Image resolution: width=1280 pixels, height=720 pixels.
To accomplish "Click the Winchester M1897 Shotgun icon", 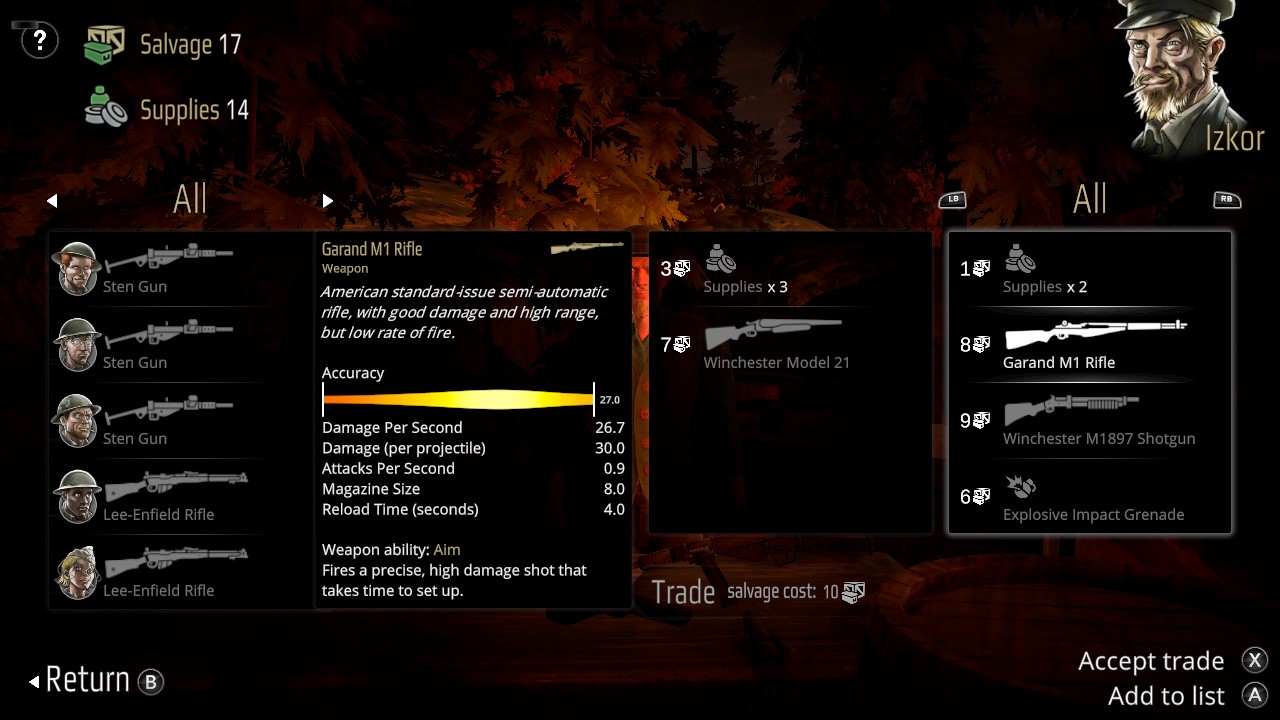I will point(1075,408).
